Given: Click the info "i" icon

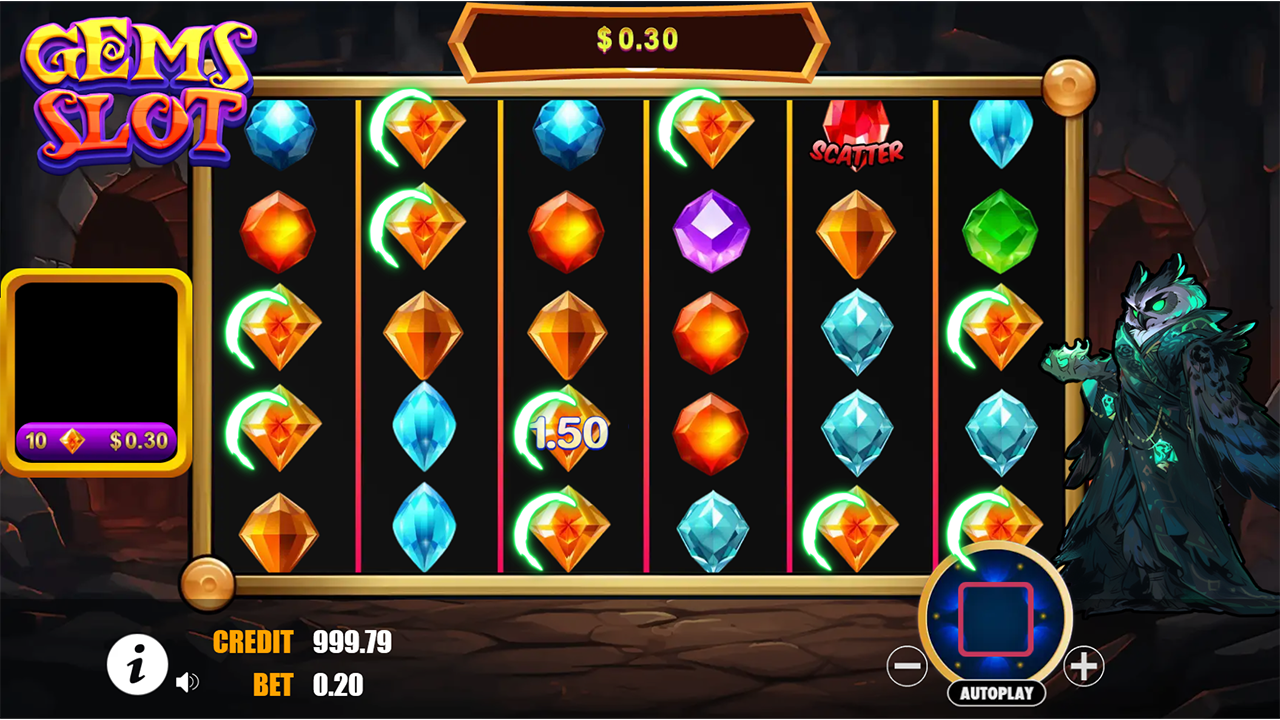Looking at the screenshot, I should pyautogui.click(x=137, y=662).
